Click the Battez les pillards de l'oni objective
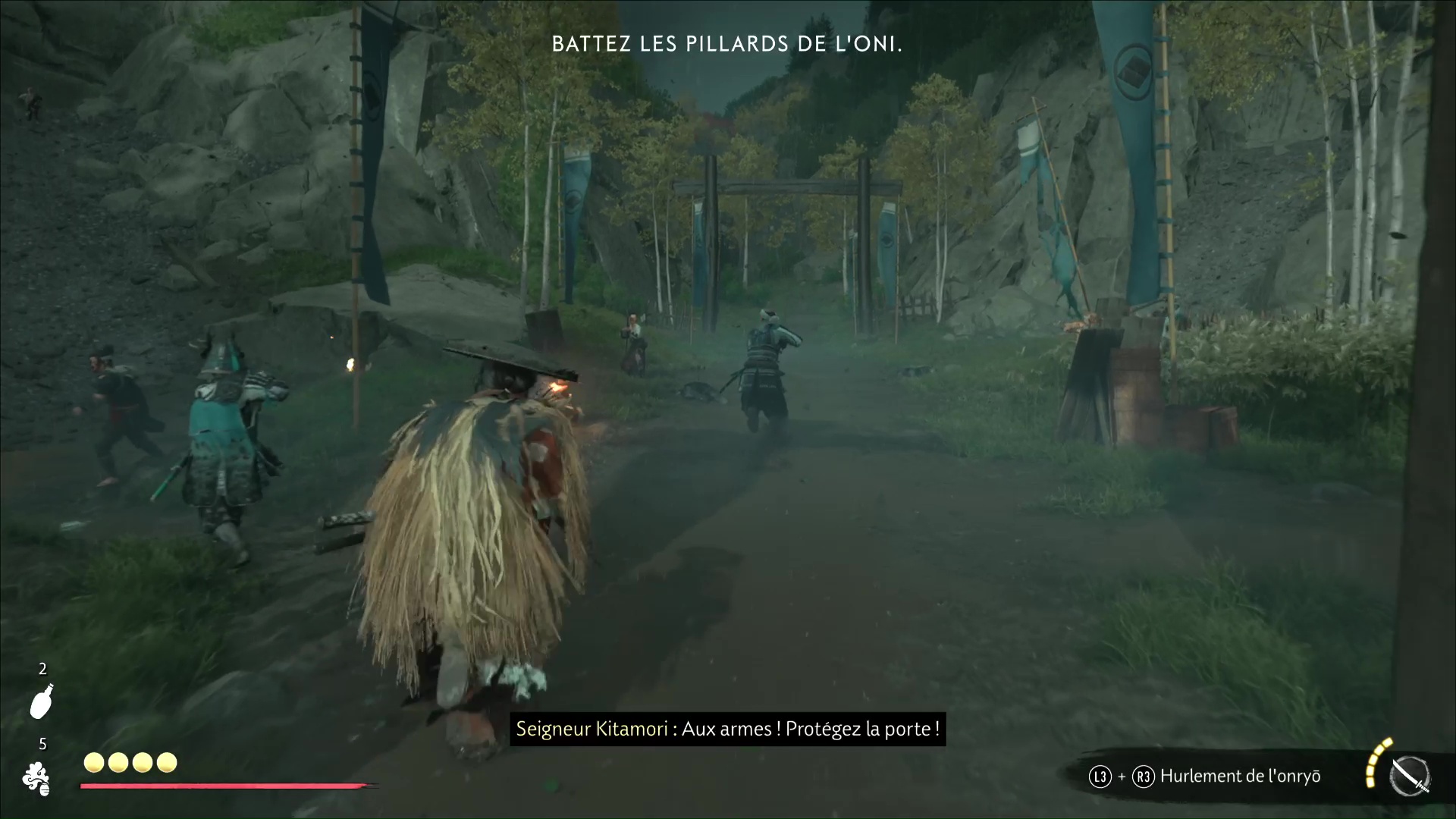The image size is (1456, 819). coord(727,44)
